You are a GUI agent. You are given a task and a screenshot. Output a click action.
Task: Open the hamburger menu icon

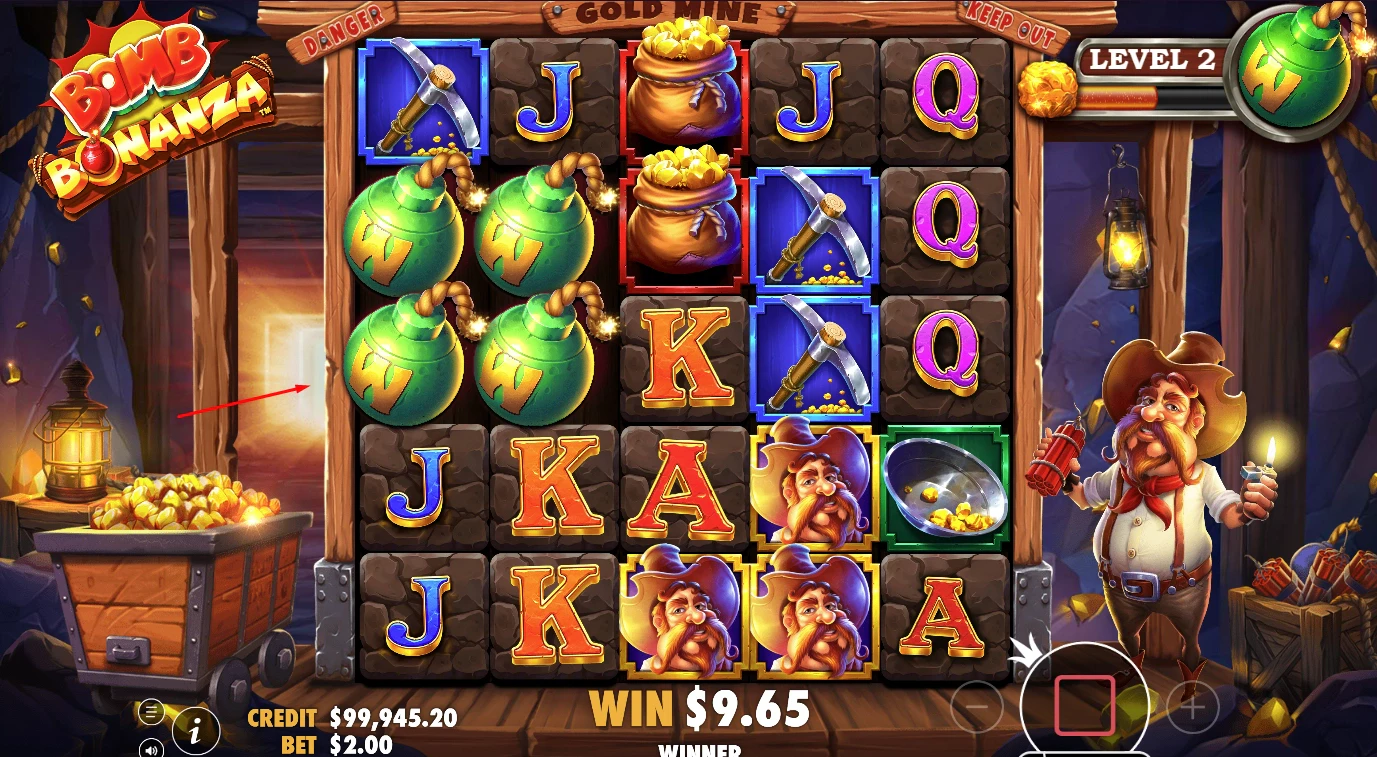151,712
